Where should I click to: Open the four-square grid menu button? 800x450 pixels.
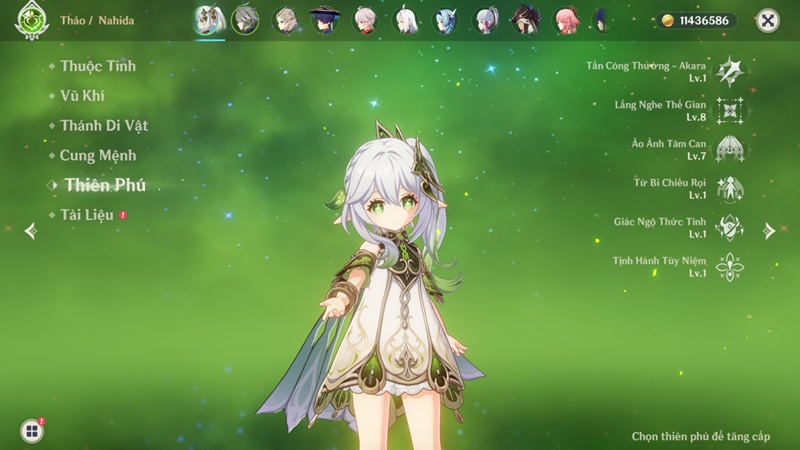[32, 430]
